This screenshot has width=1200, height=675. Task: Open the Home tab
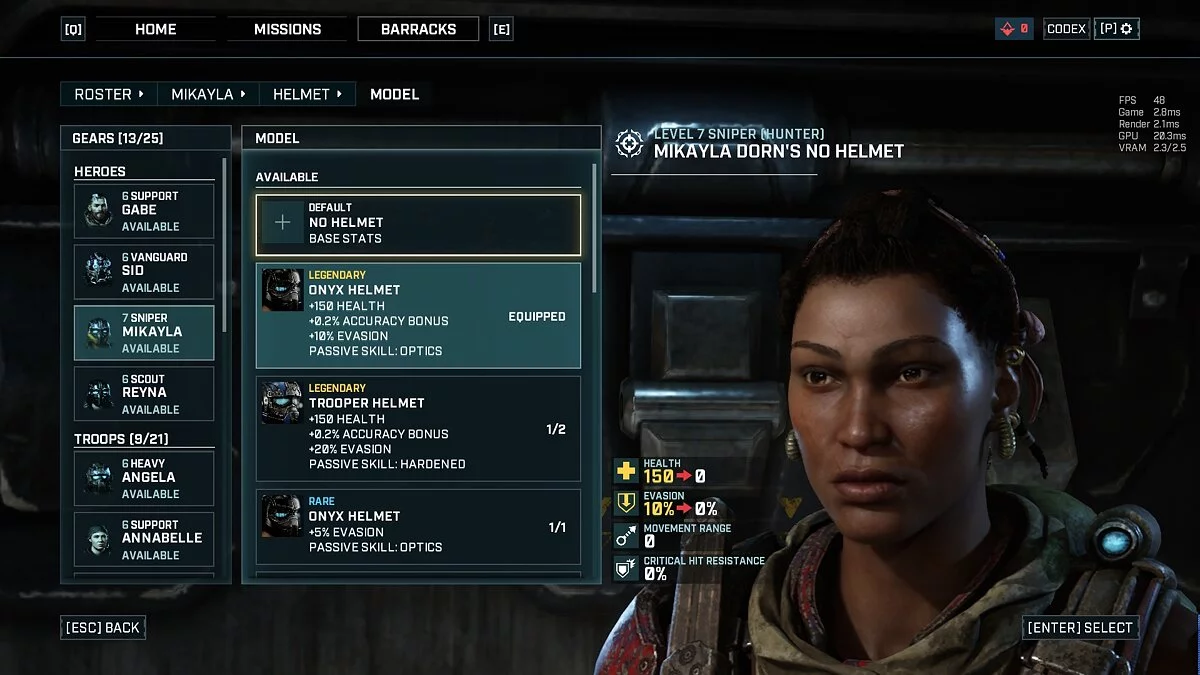coord(155,29)
